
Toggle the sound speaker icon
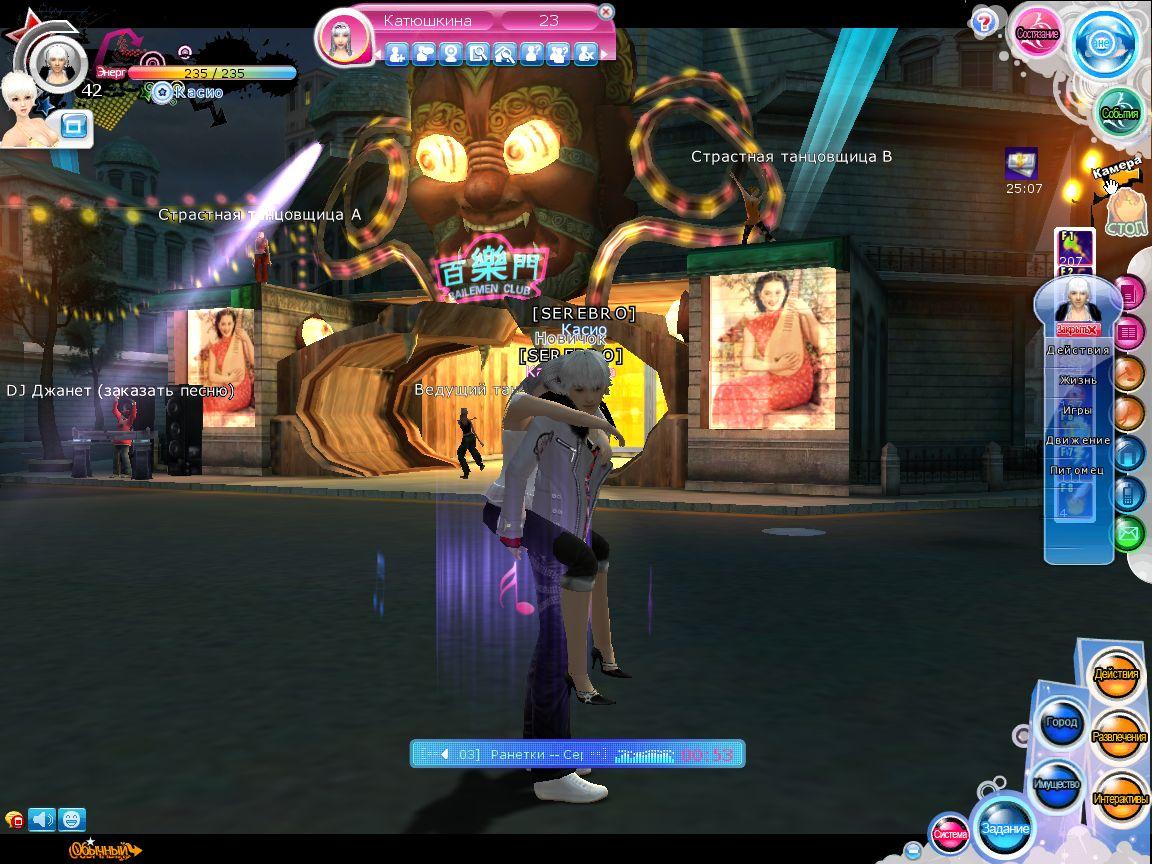pos(42,820)
